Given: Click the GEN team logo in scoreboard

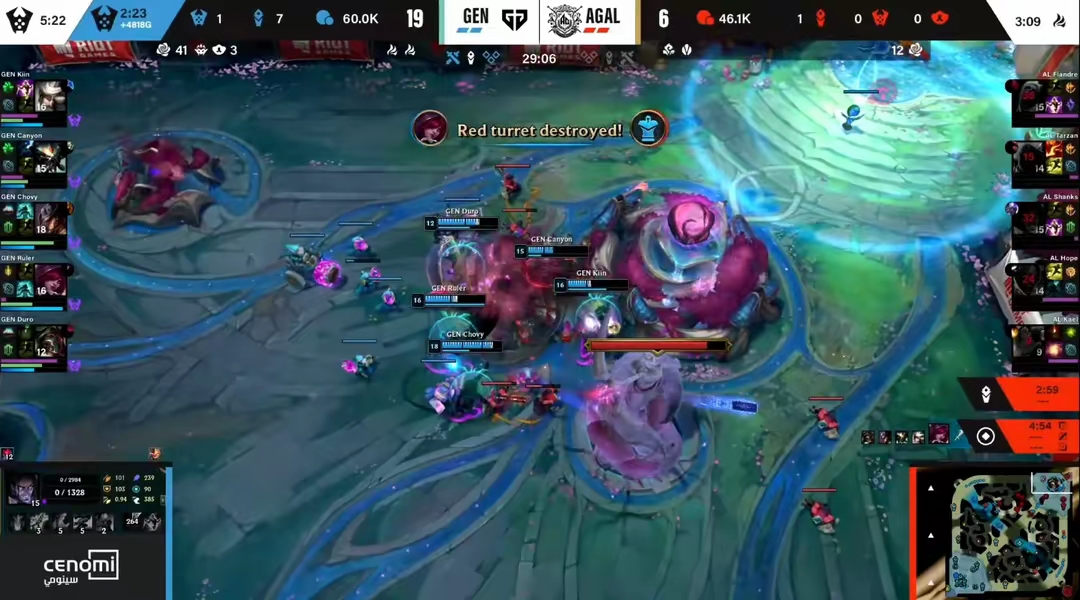Looking at the screenshot, I should pyautogui.click(x=514, y=19).
